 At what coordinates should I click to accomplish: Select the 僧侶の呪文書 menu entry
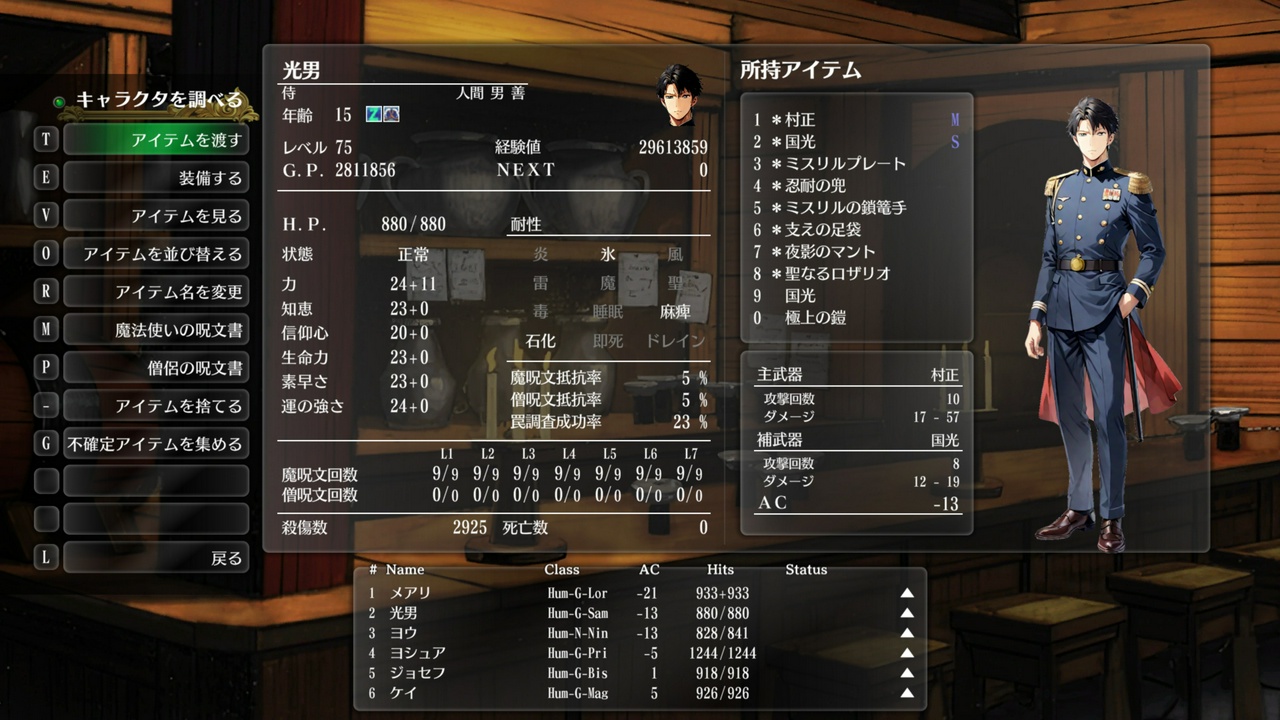pos(156,367)
